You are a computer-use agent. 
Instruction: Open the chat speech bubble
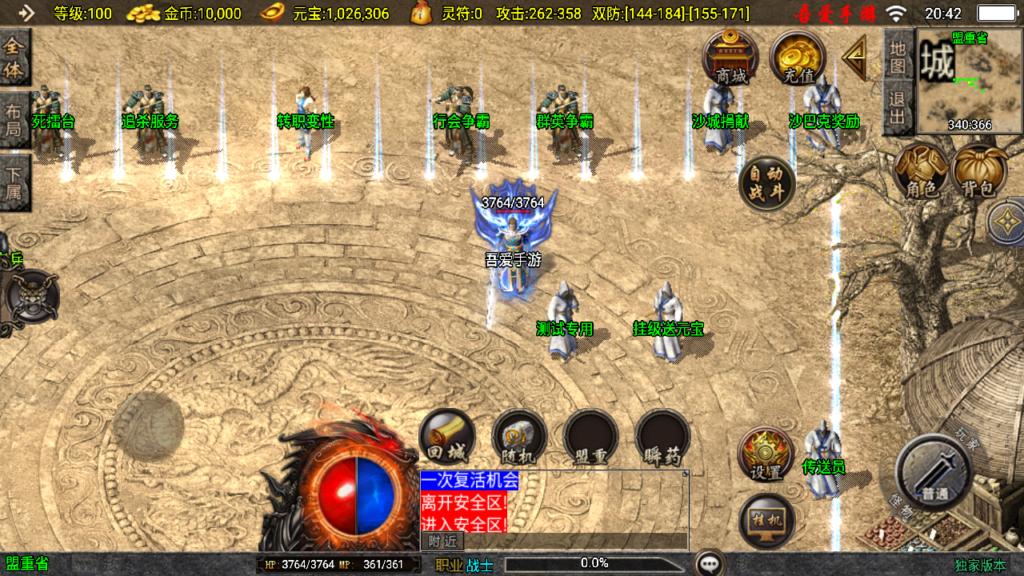pyautogui.click(x=710, y=563)
